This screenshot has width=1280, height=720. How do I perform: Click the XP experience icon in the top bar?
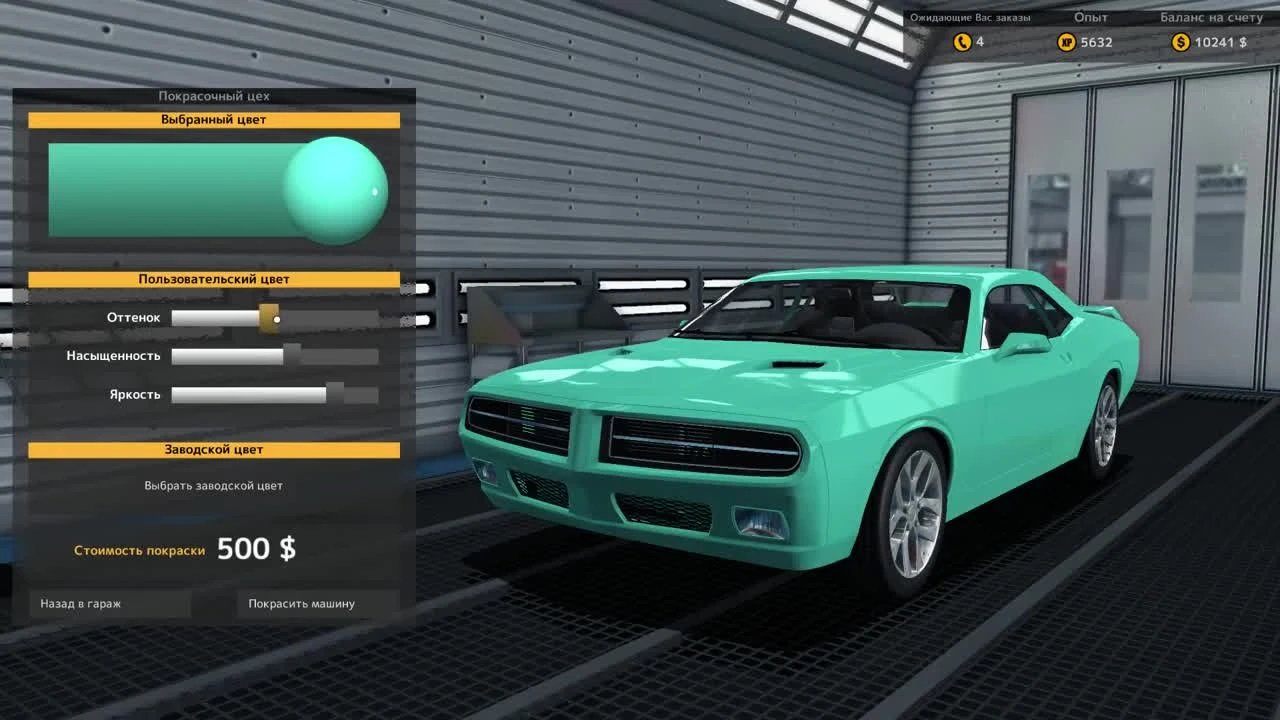[x=1066, y=43]
